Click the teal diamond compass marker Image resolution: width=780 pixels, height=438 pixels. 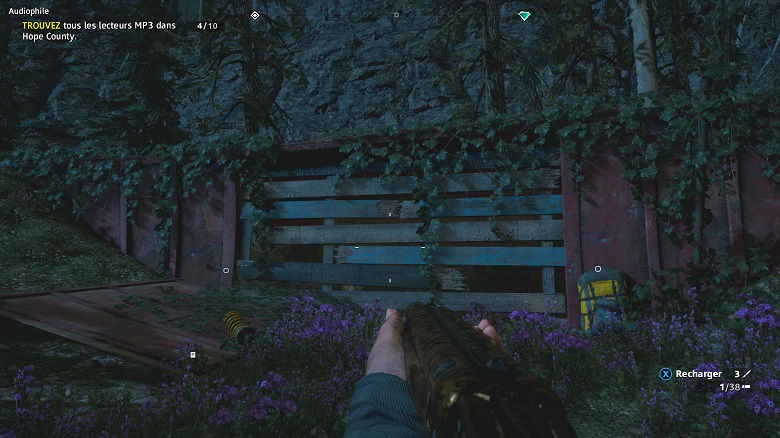[x=525, y=15]
